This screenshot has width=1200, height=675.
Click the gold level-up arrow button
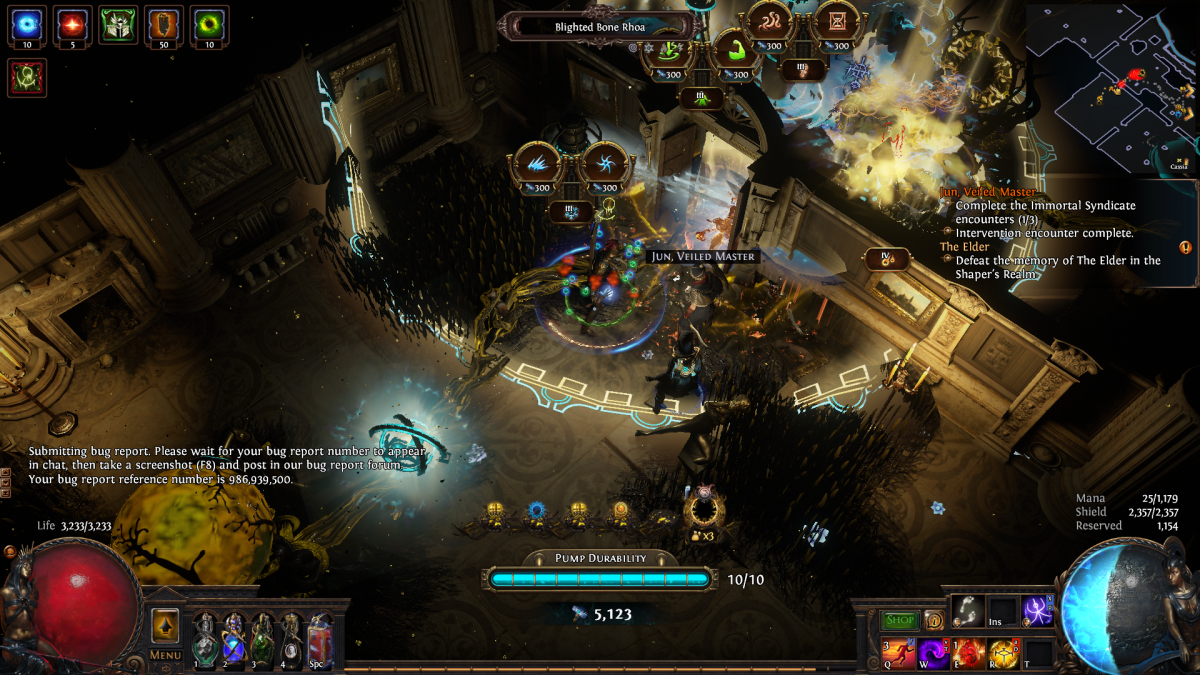165,626
